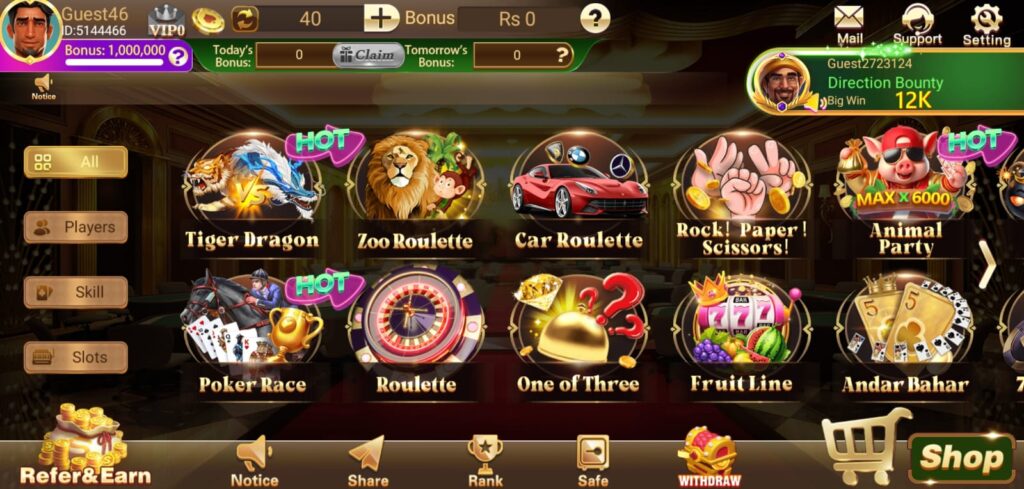The image size is (1024, 489).
Task: Show the Skill games category
Action: (76, 292)
